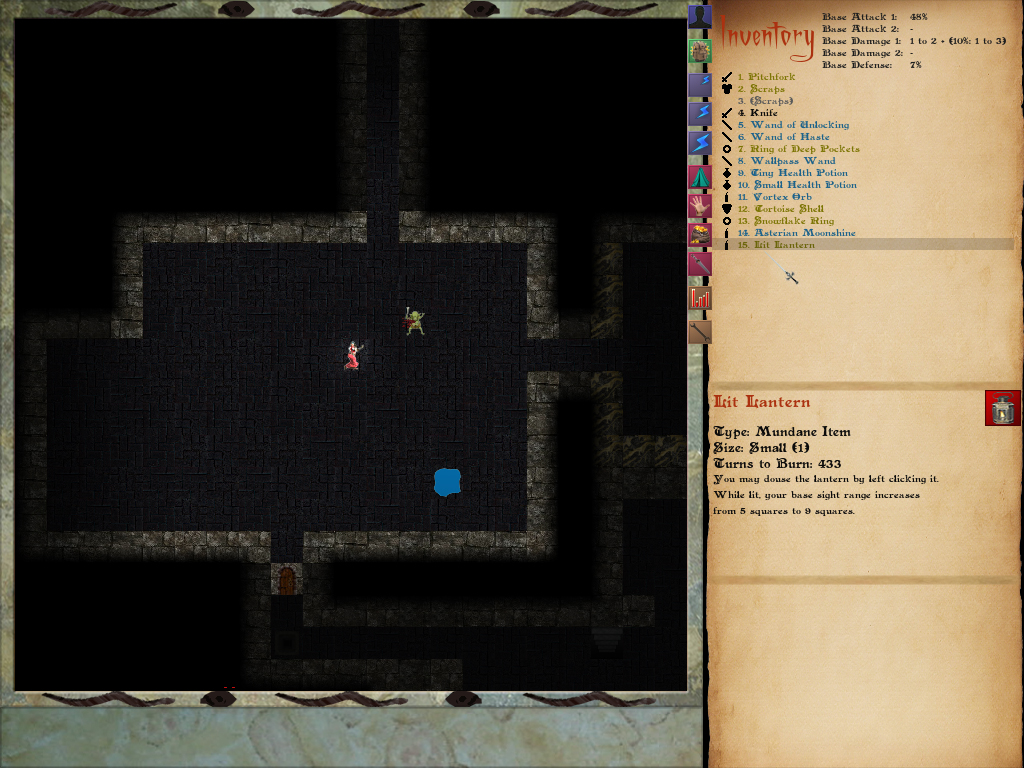Select the backpack inventory icon

(700, 51)
